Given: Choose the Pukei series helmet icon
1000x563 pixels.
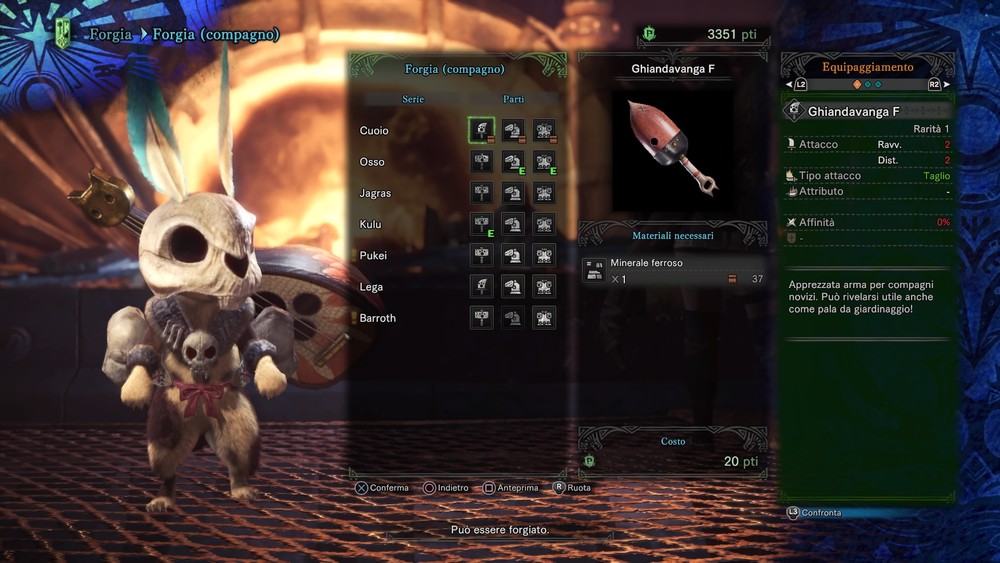Looking at the screenshot, I should (x=513, y=255).
